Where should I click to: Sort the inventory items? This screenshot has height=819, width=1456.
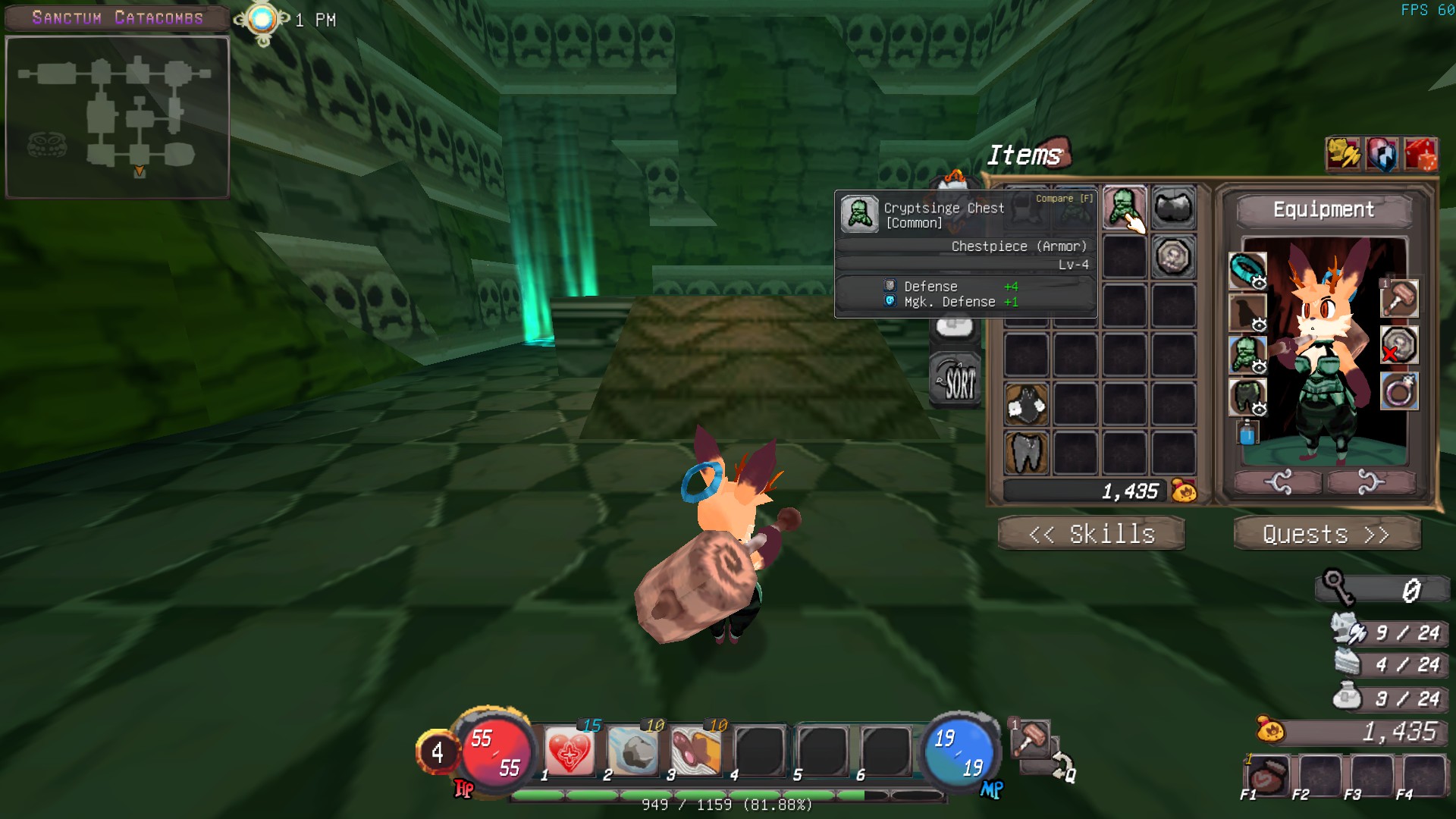(955, 379)
